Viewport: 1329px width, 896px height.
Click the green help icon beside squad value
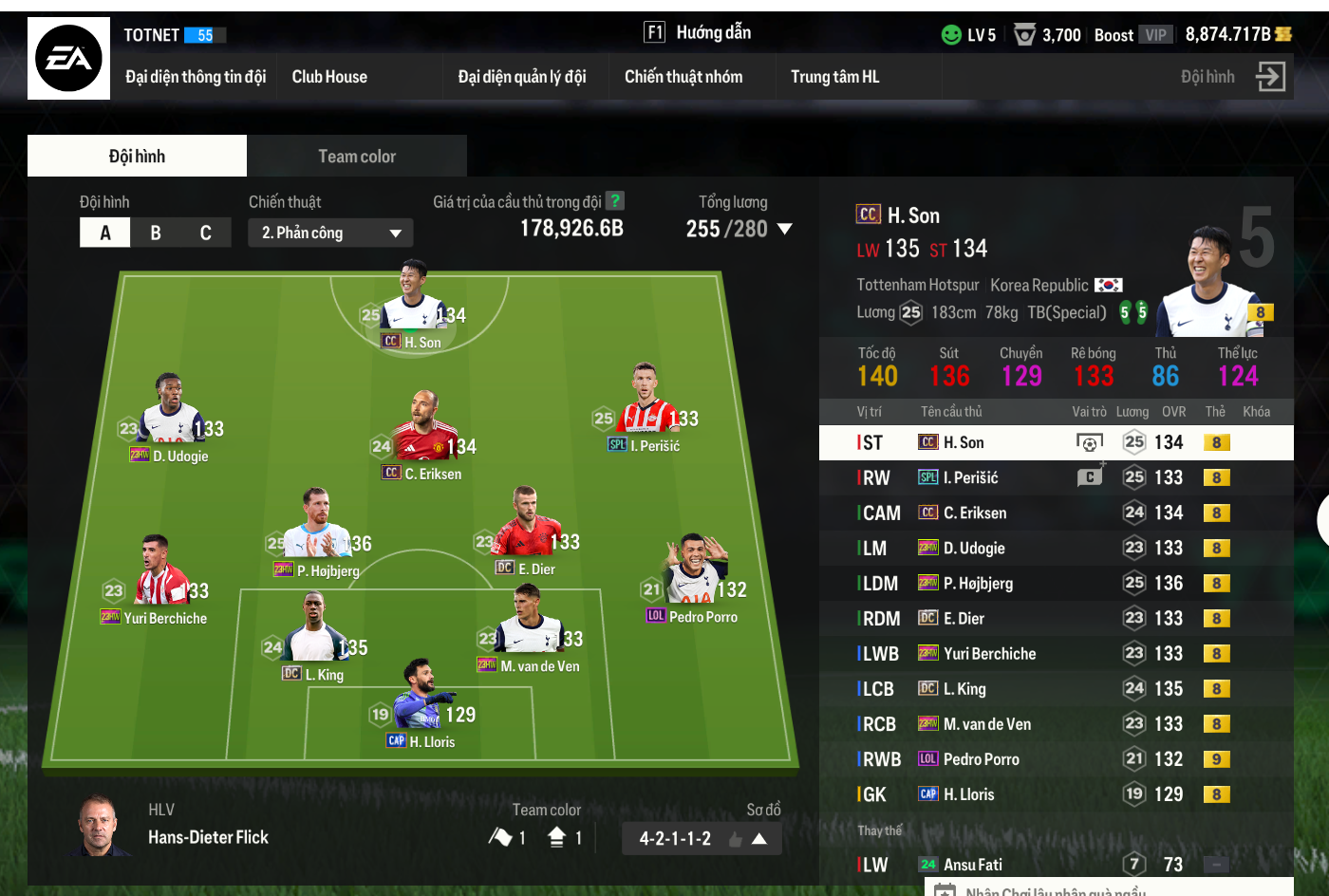(x=615, y=201)
